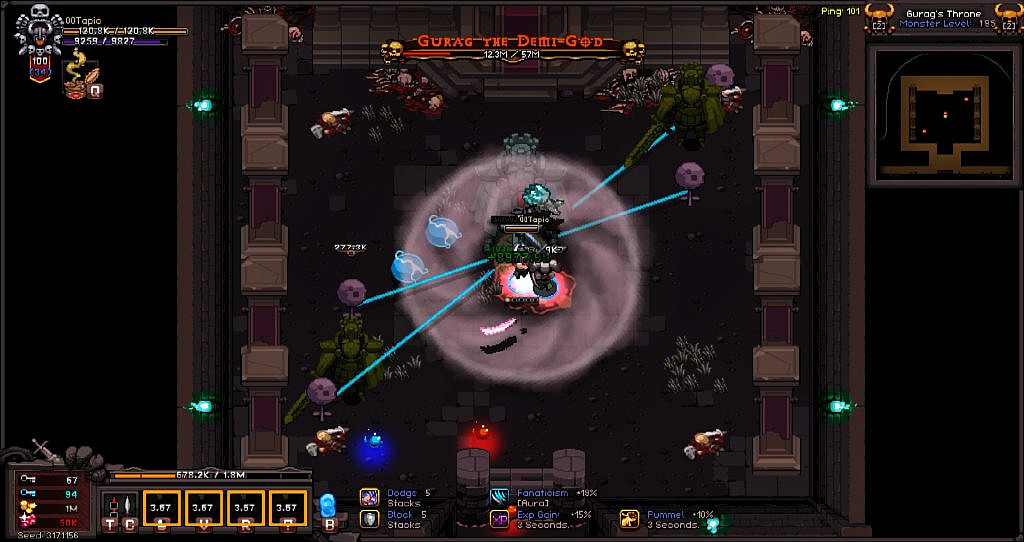This screenshot has height=542, width=1024.
Task: Select the Dodge stacks buff icon
Action: click(x=369, y=497)
